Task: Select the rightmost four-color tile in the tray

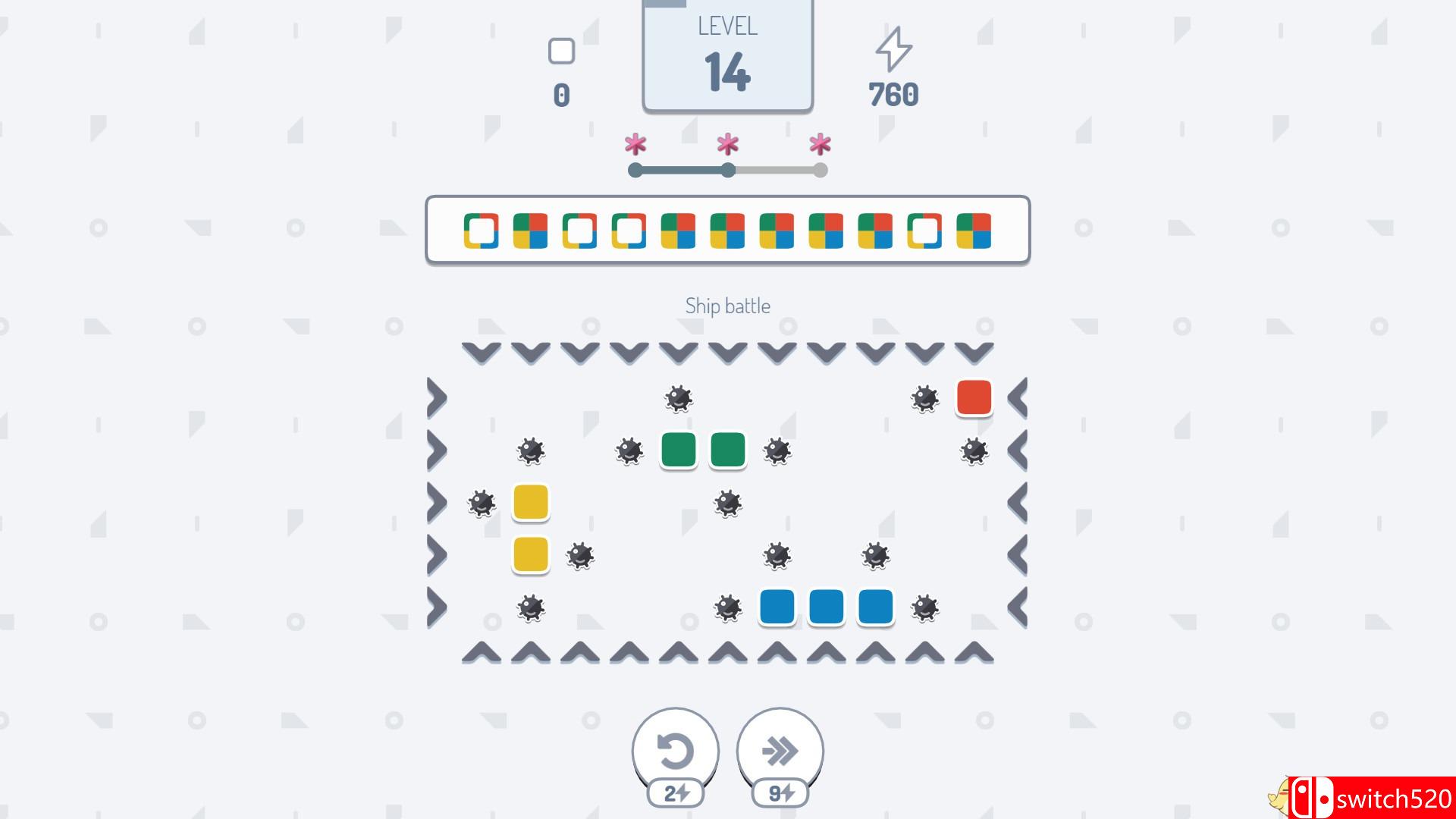Action: click(x=974, y=232)
